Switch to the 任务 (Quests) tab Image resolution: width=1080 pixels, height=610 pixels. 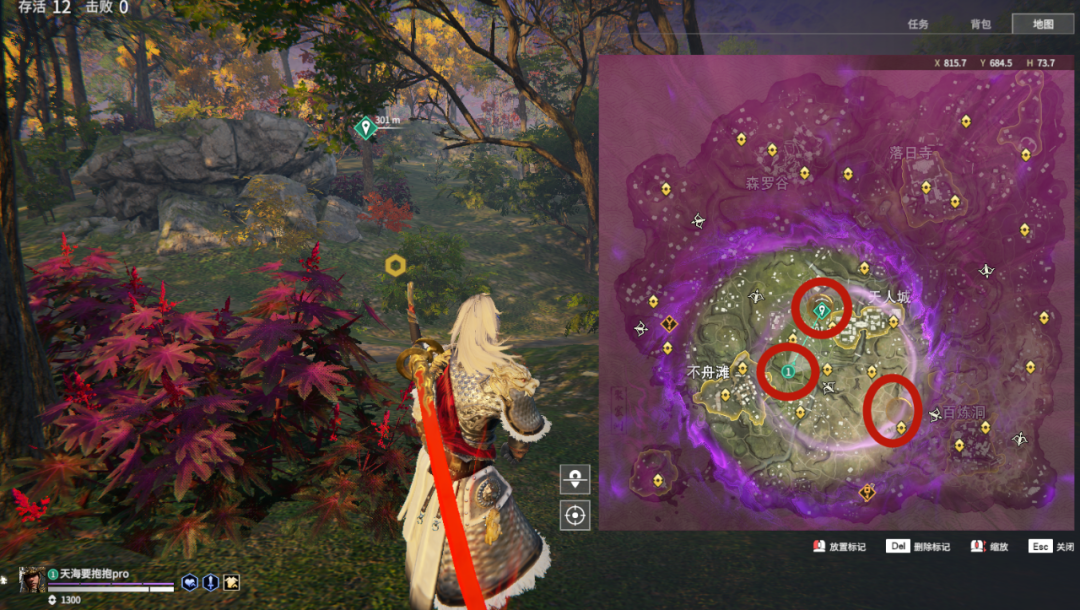click(917, 24)
